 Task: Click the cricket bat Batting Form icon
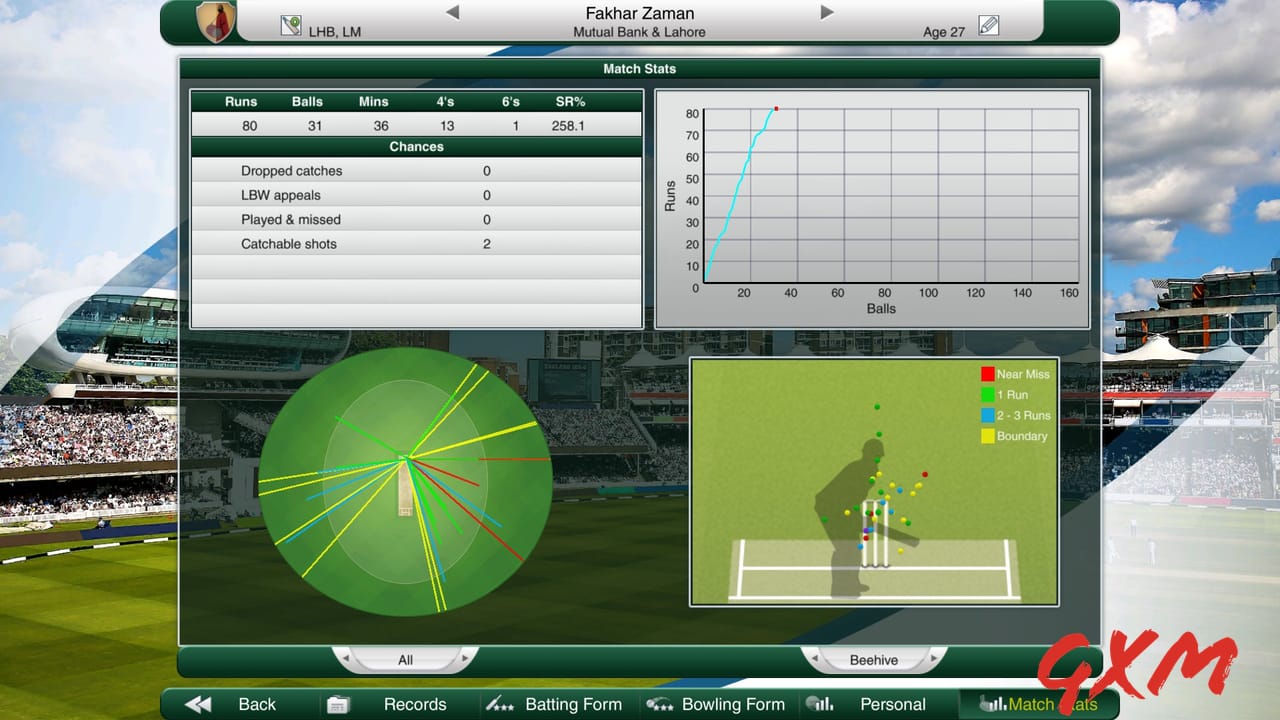coord(500,704)
